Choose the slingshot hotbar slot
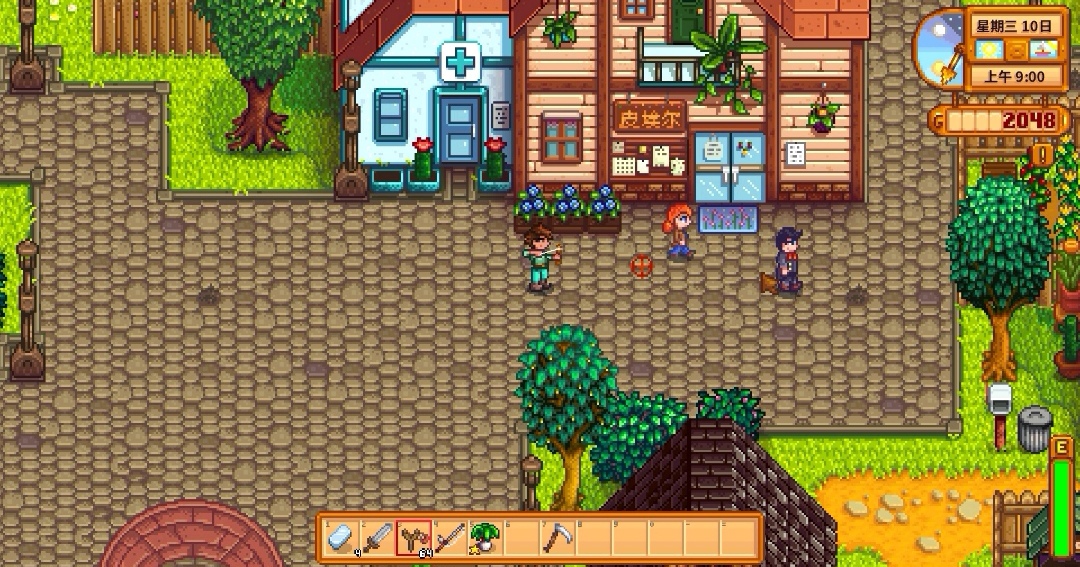The height and width of the screenshot is (567, 1080). point(414,537)
